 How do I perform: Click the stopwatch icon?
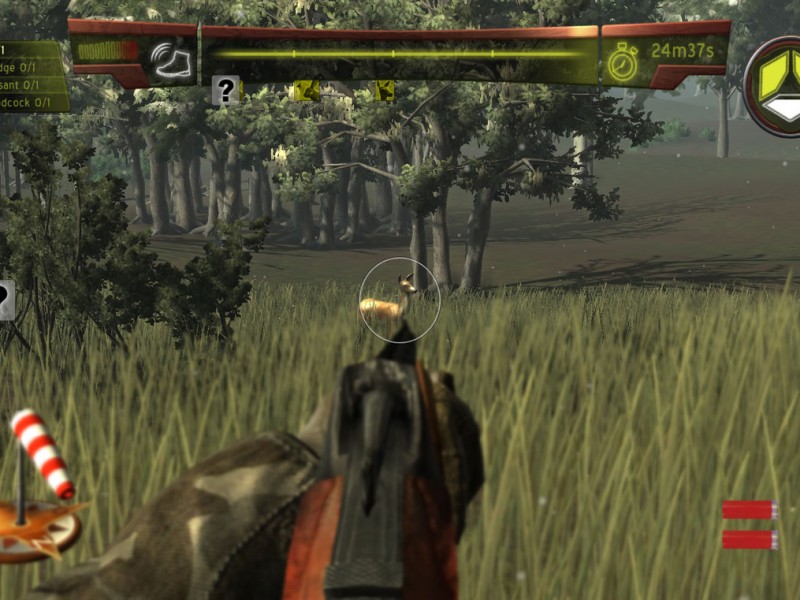coord(622,60)
